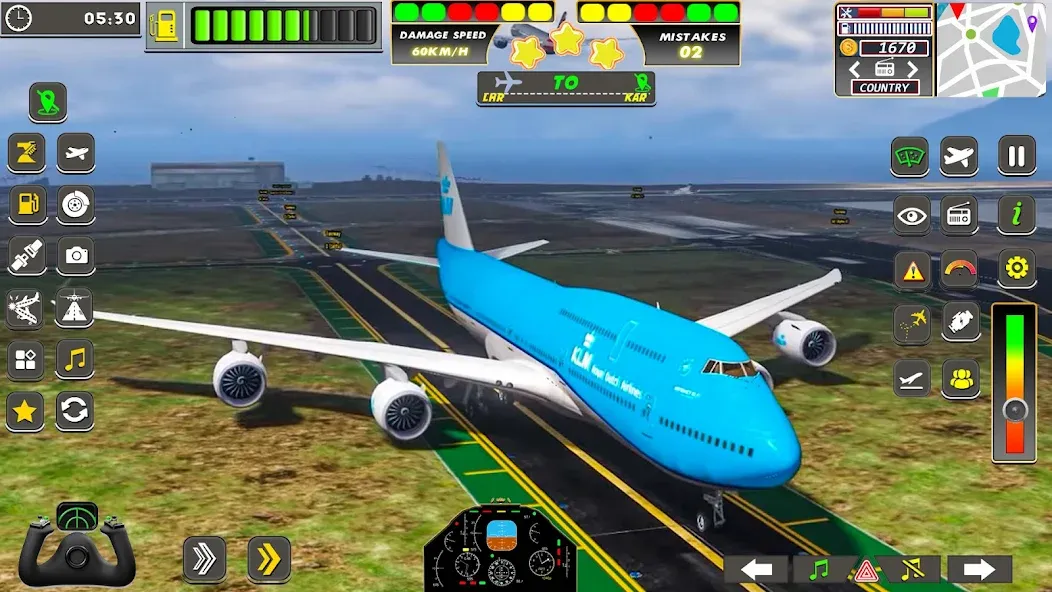This screenshot has height=592, width=1052.
Task: Adjust the throttle slider
Action: coord(1014,408)
